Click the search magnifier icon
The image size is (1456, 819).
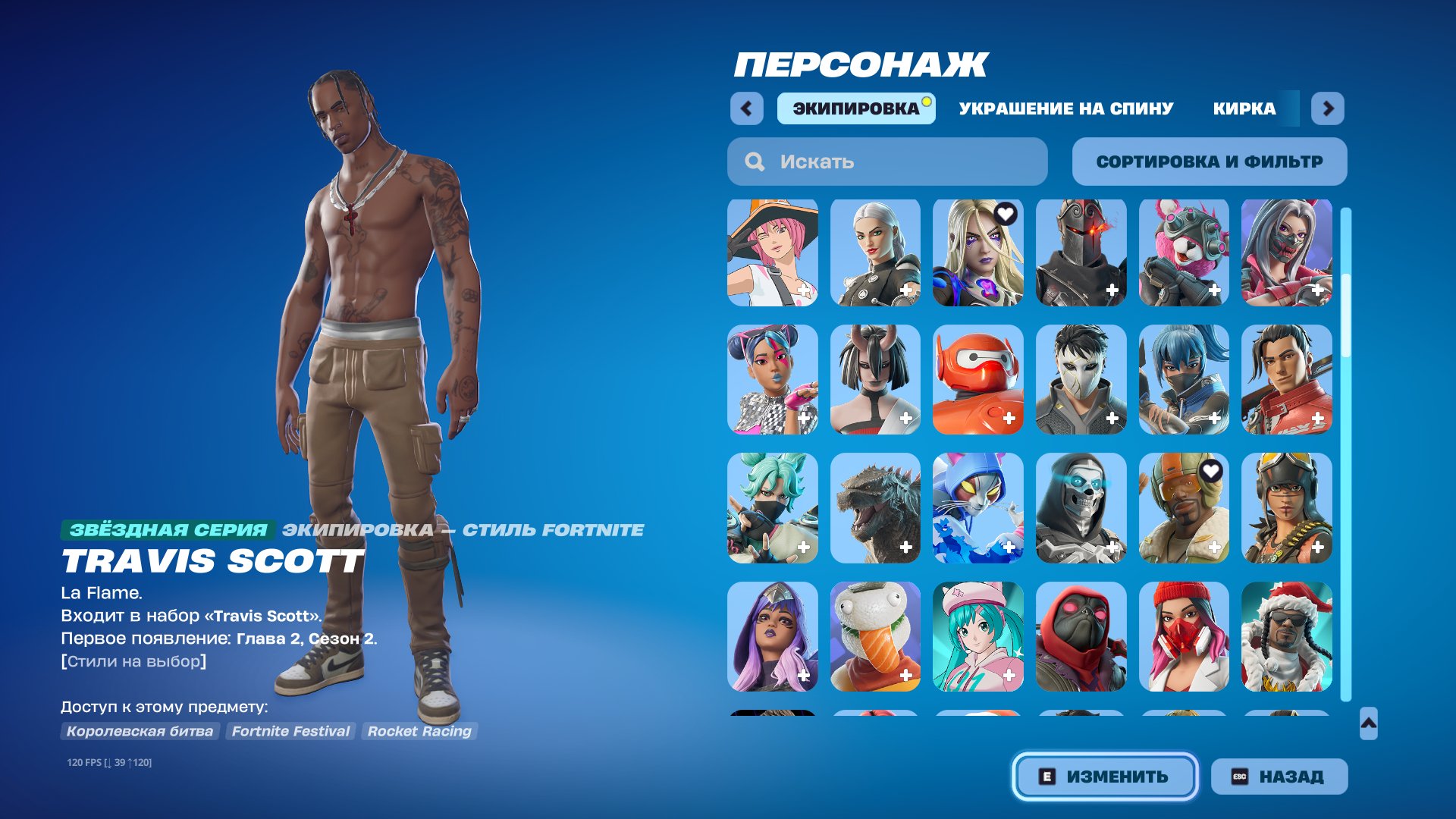pos(755,161)
